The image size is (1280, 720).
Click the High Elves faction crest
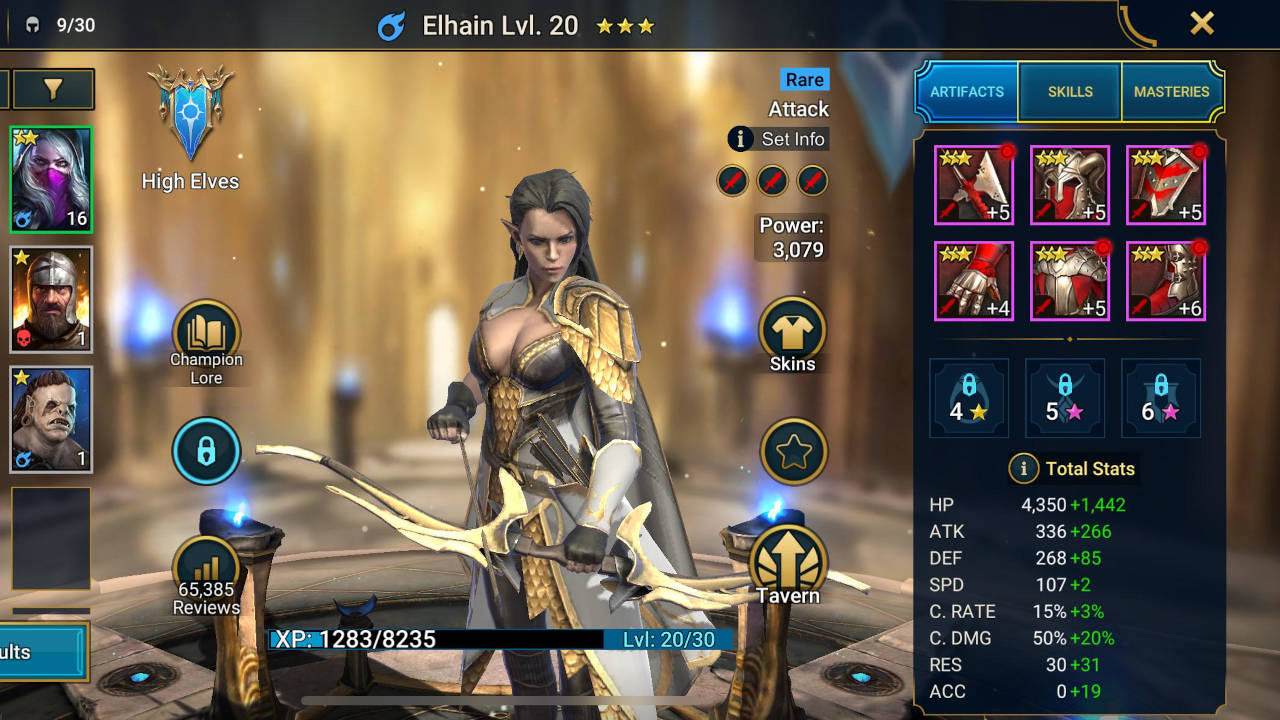pyautogui.click(x=191, y=115)
